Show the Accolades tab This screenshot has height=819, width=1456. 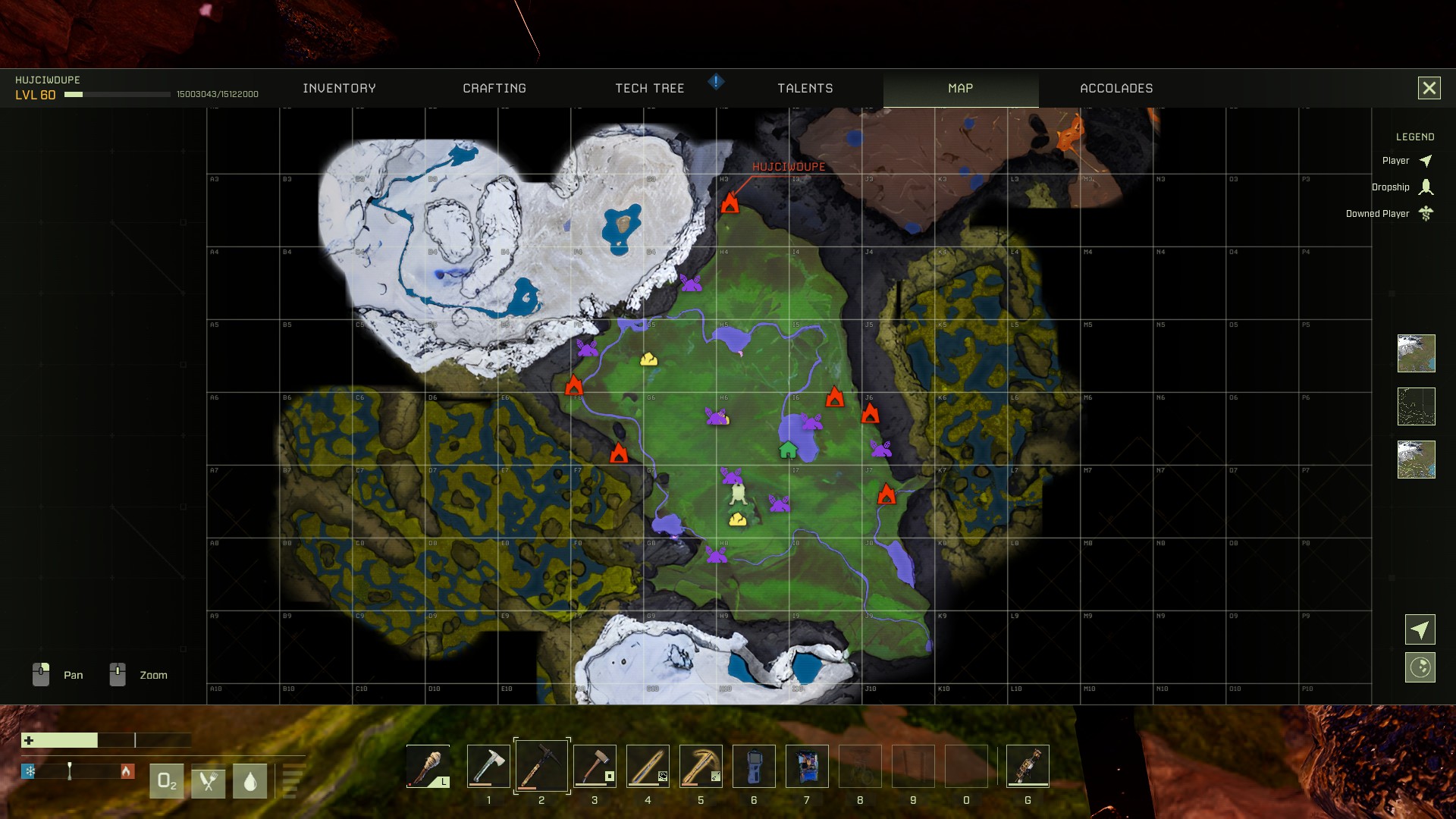1116,89
